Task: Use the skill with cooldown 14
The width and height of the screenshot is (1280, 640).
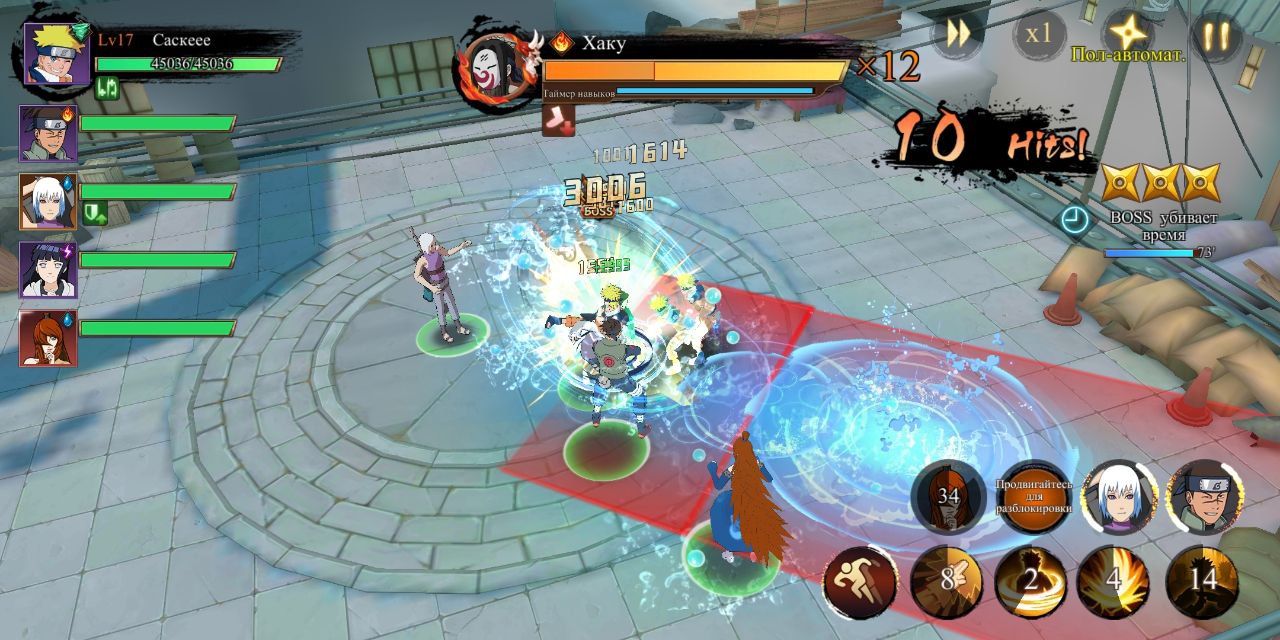Action: click(x=1202, y=582)
